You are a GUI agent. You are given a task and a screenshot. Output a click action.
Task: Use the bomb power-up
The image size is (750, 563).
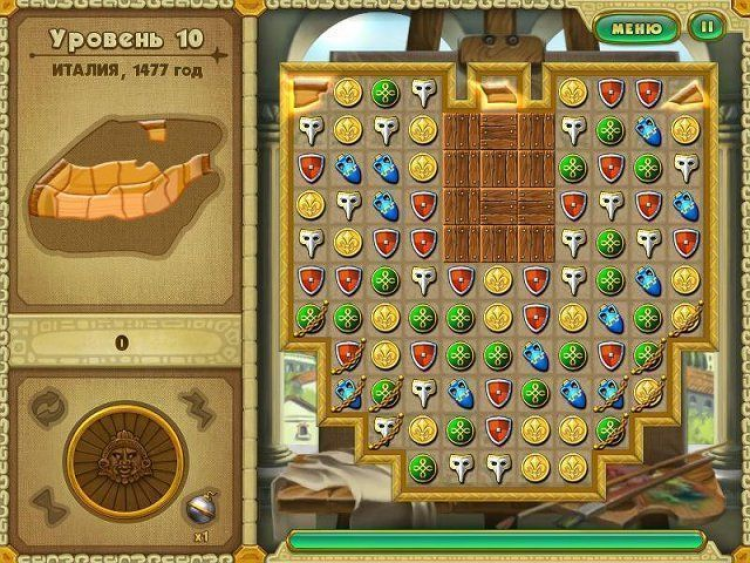click(200, 508)
